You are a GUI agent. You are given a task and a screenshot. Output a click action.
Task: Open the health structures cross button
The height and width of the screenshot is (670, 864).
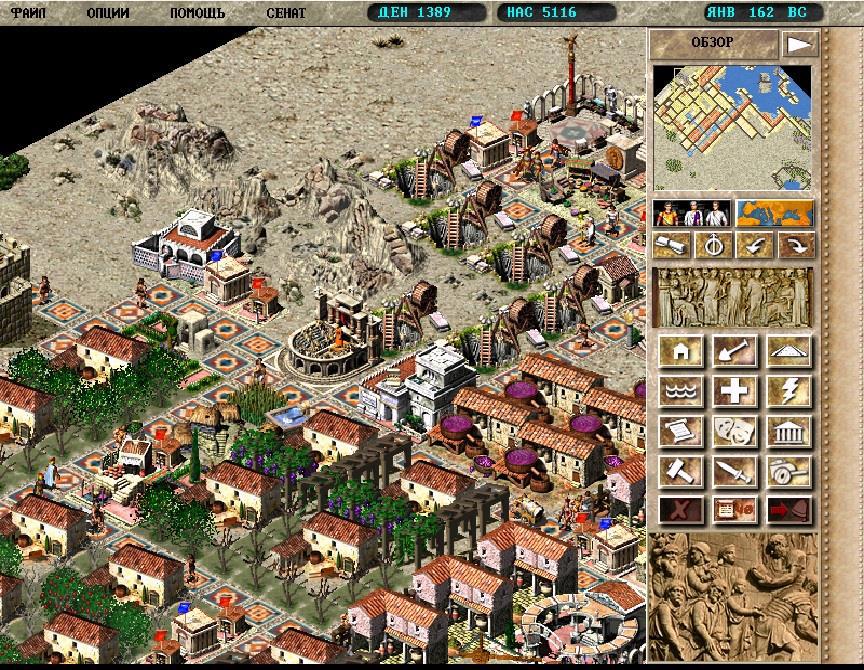tap(735, 391)
